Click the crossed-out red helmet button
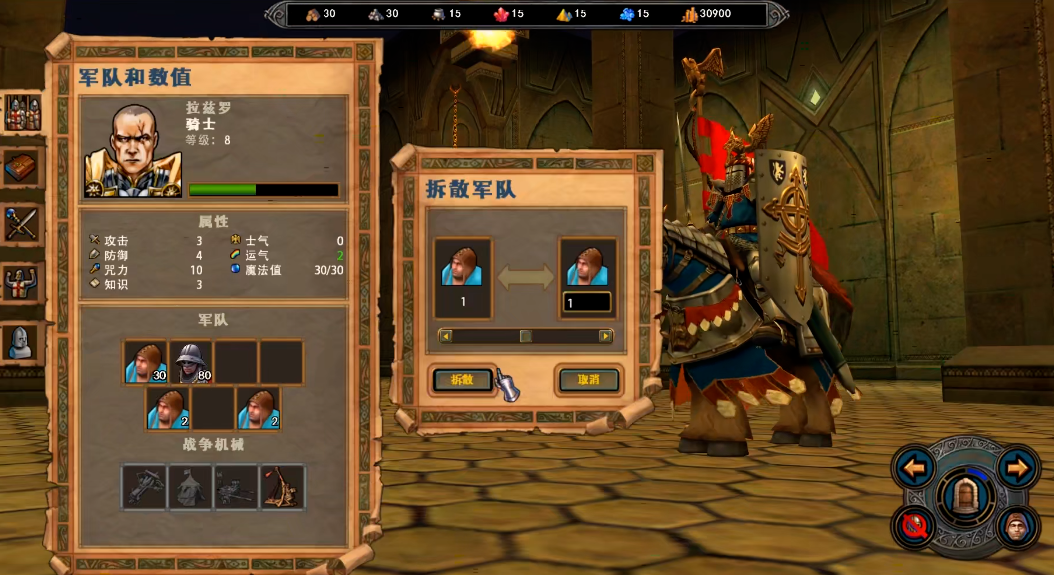This screenshot has width=1054, height=575. (914, 526)
